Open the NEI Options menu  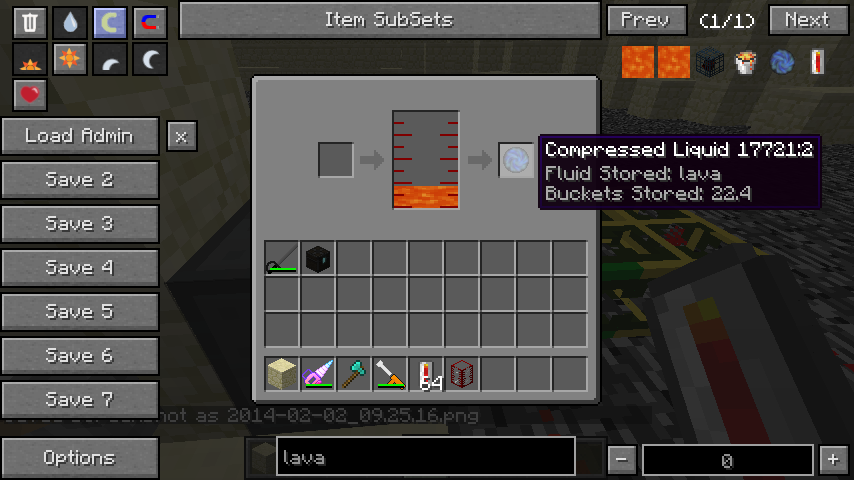(80, 458)
